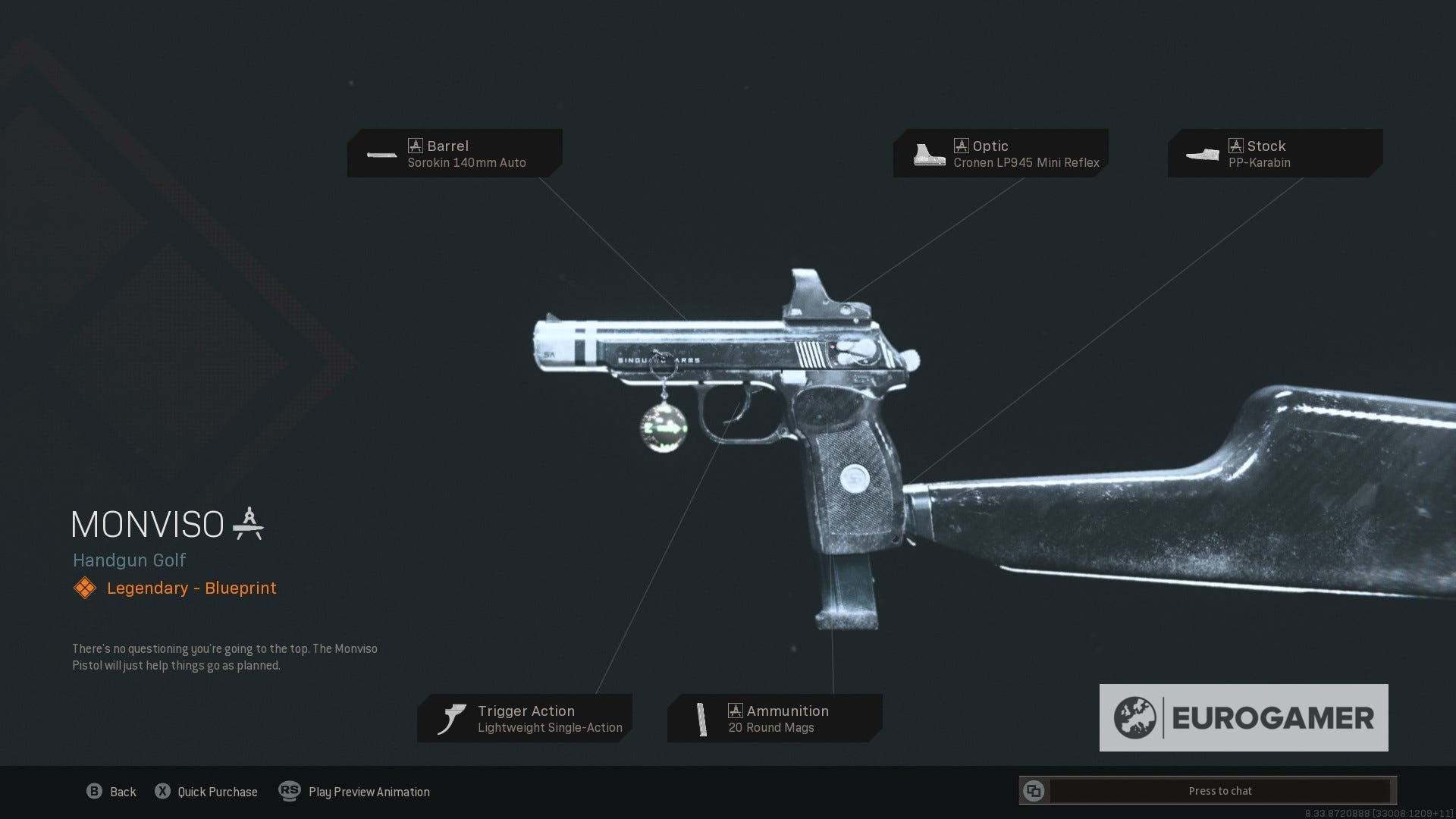Click the chat window icon beside Press to chat

pyautogui.click(x=1035, y=790)
